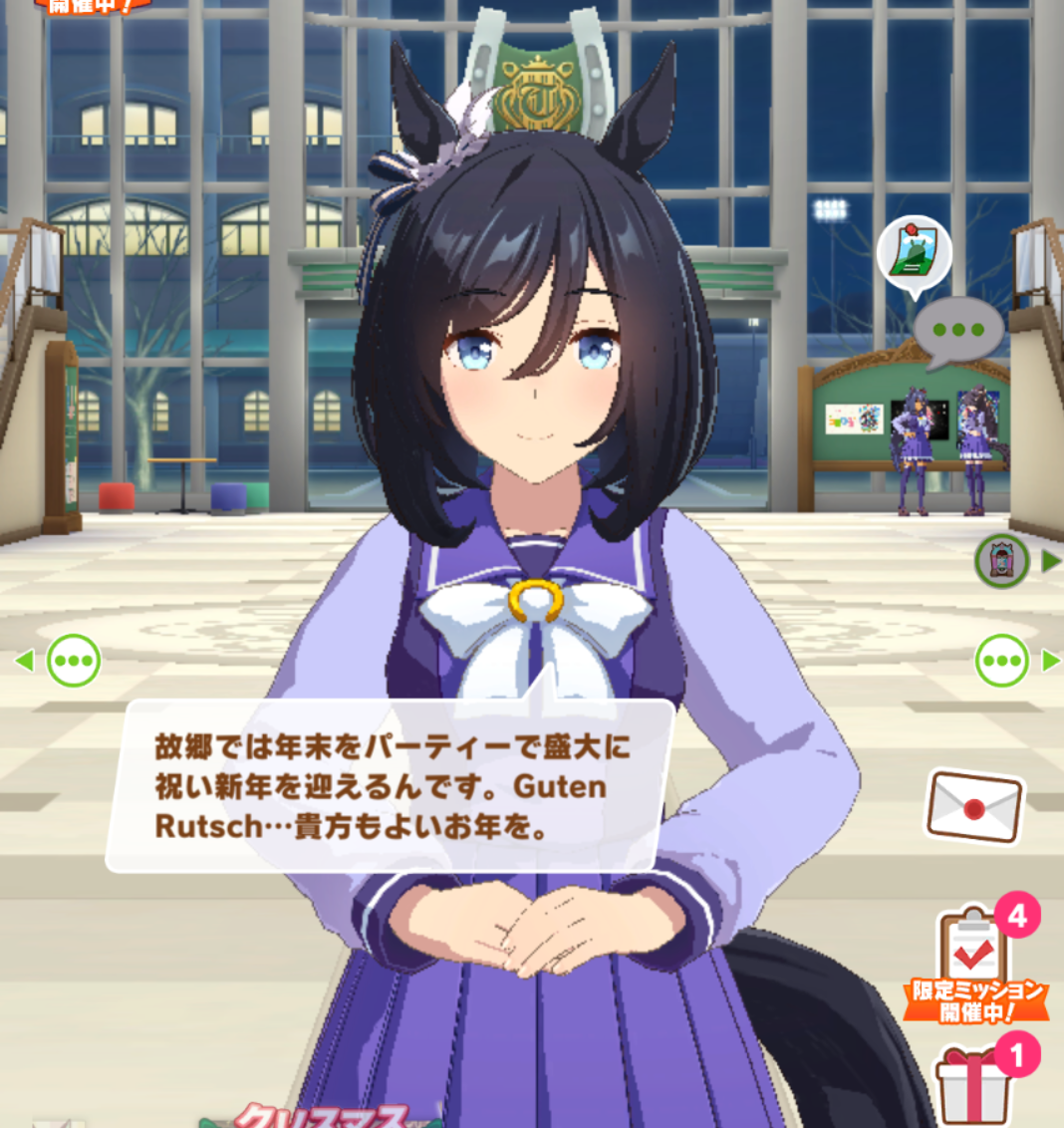Image resolution: width=1064 pixels, height=1128 pixels.
Task: Open the mail envelope inbox
Action: click(x=974, y=806)
